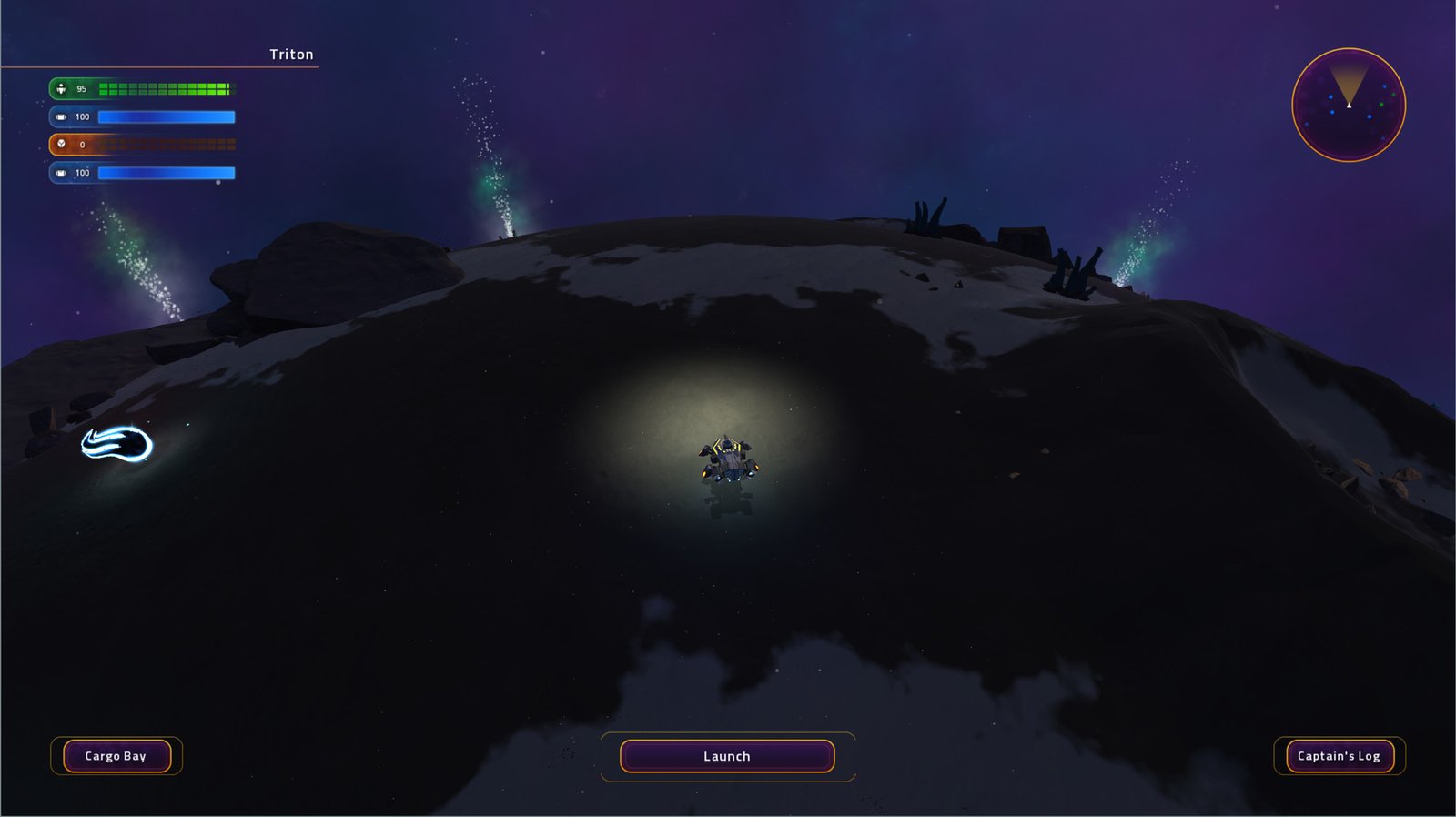Click the Triton planet name label
The image size is (1456, 817).
[x=291, y=55]
